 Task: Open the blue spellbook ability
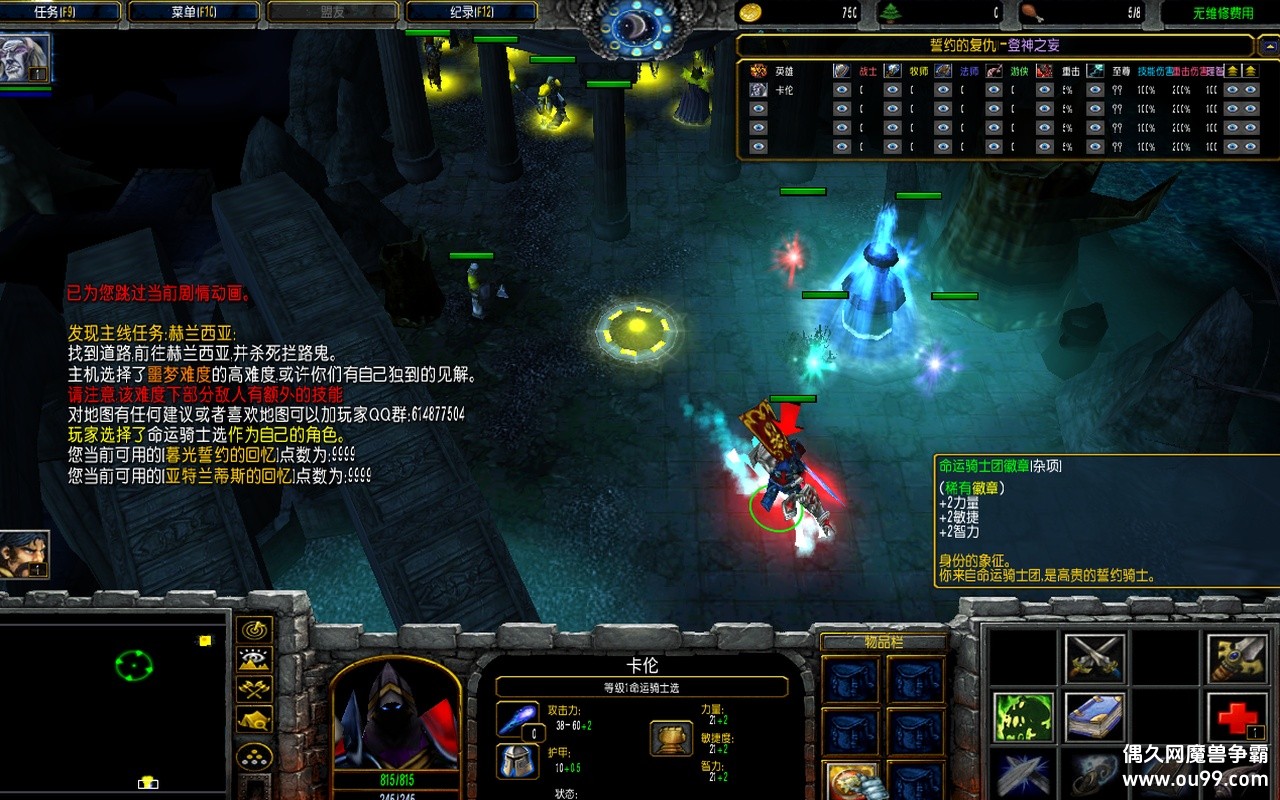(1095, 716)
